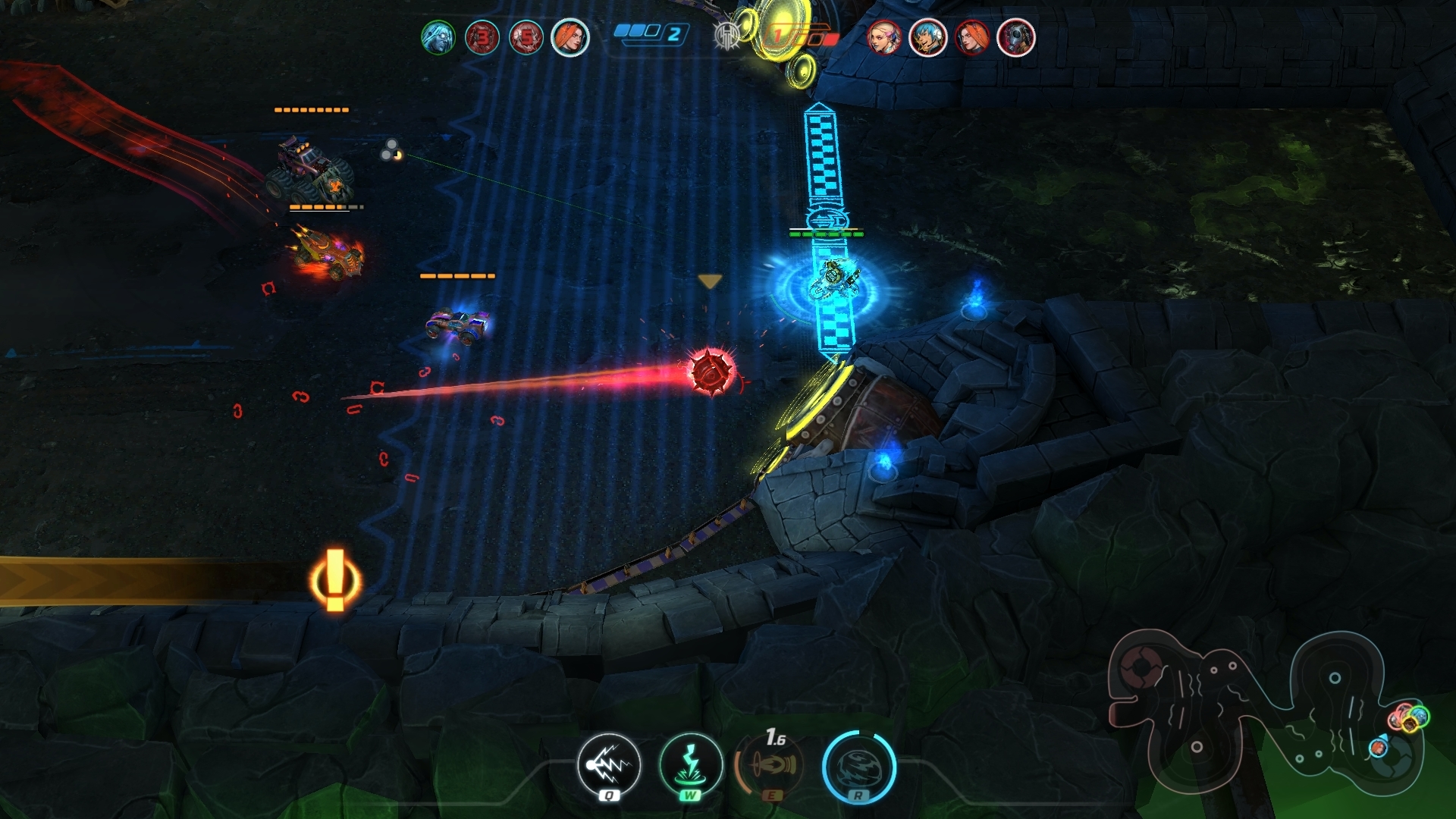The image size is (1456, 819).
Task: Open the track minimap
Action: [1266, 713]
